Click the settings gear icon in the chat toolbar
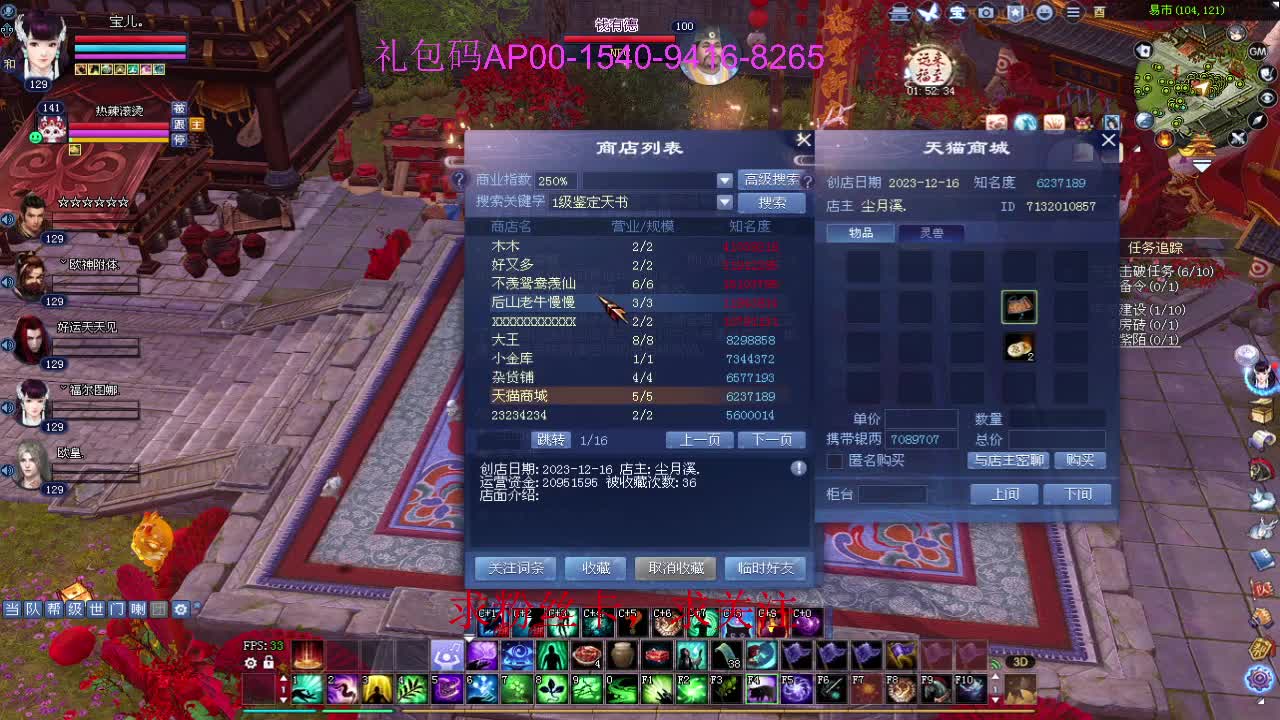 coord(179,608)
